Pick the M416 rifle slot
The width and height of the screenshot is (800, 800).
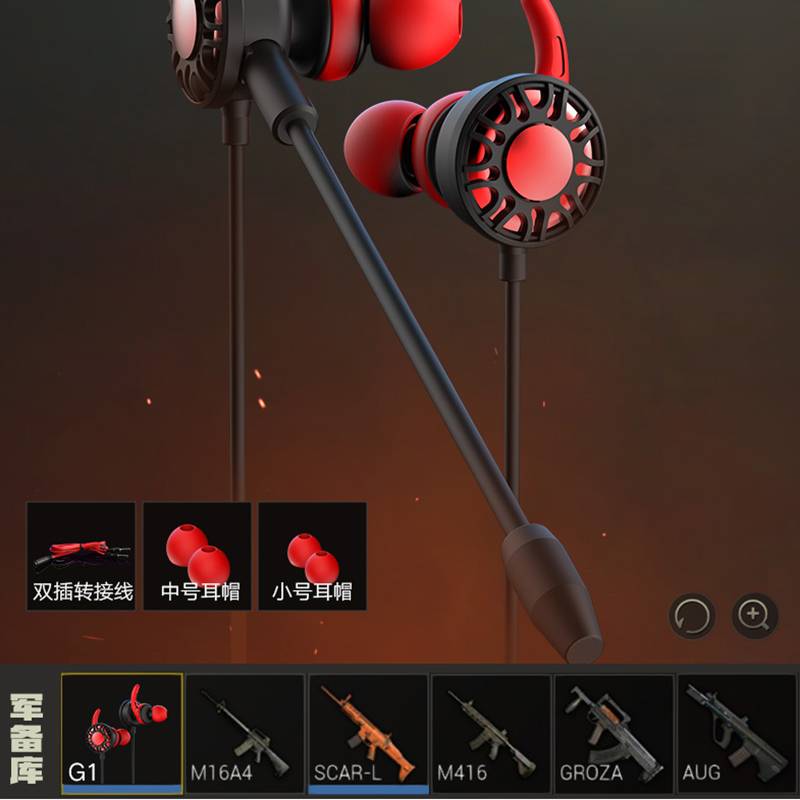(x=491, y=733)
